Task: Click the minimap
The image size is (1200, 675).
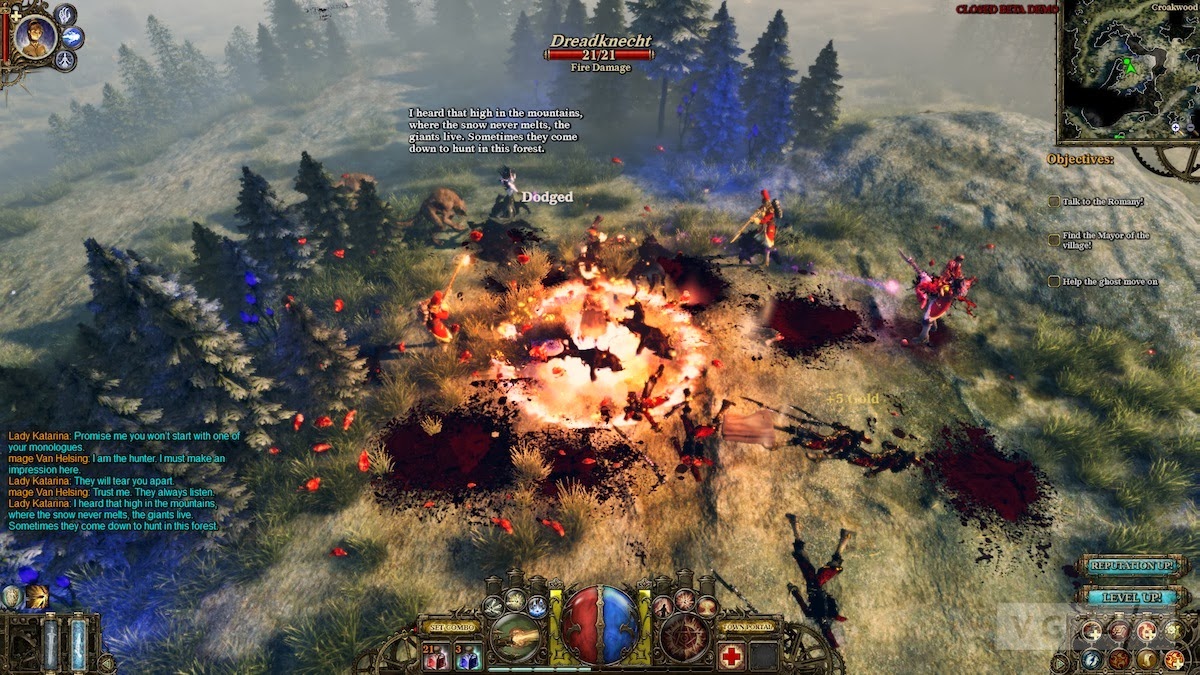Action: (1125, 70)
